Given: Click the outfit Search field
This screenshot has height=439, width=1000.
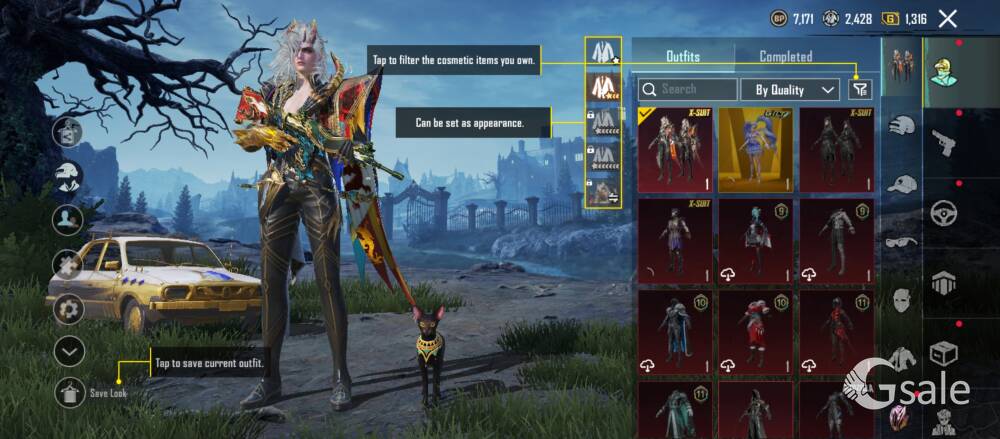Looking at the screenshot, I should 688,90.
